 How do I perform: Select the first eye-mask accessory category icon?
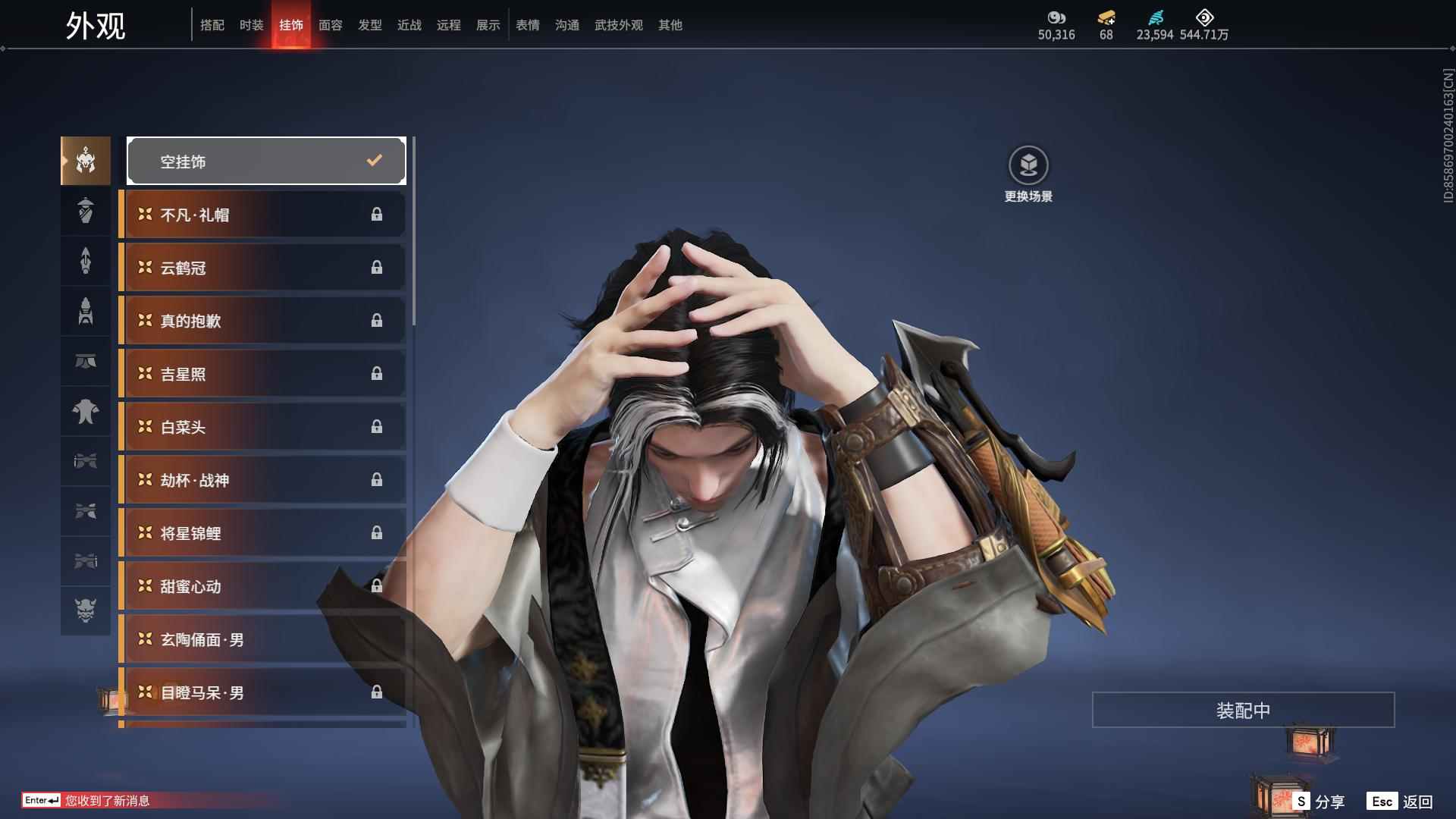(85, 462)
